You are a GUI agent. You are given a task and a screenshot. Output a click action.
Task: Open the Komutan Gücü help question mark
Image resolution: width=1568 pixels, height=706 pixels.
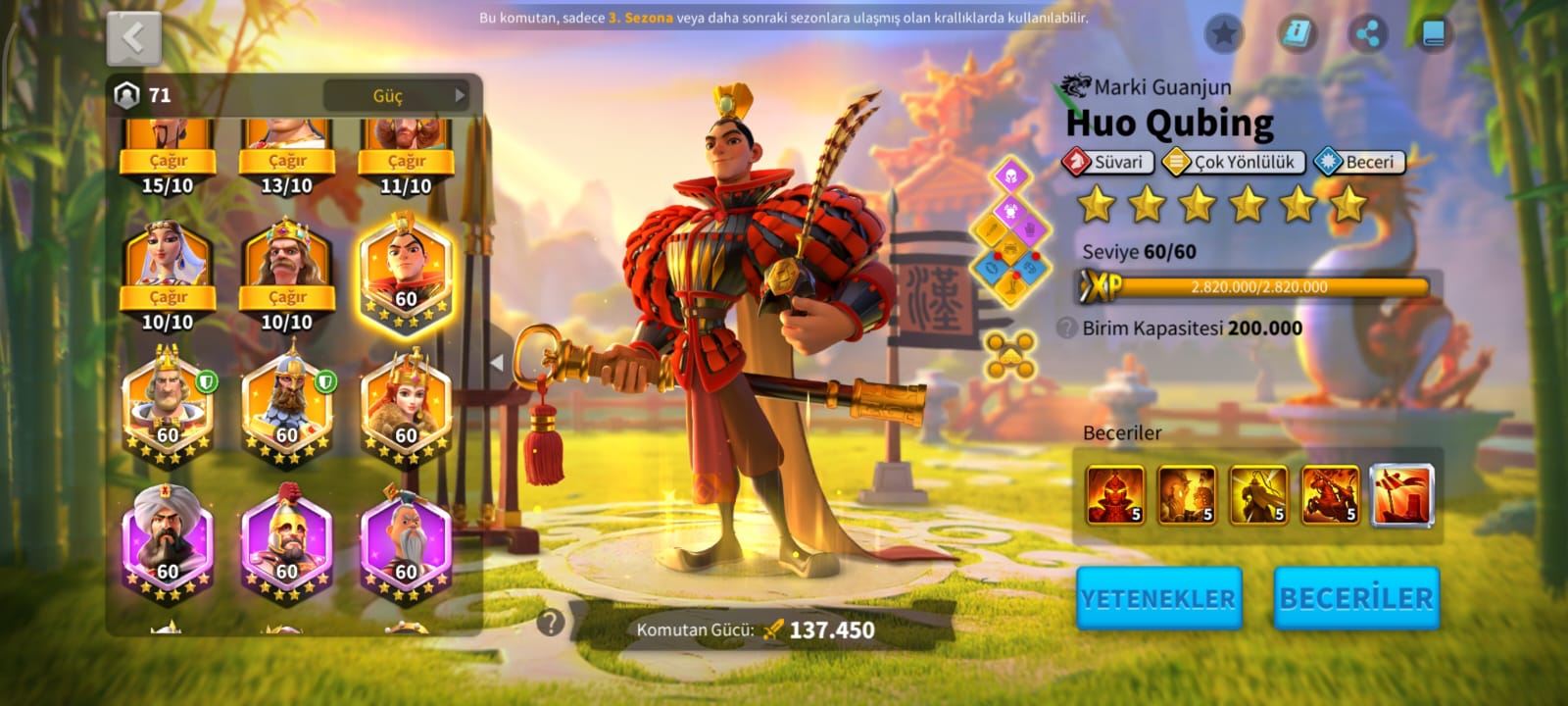tap(551, 622)
